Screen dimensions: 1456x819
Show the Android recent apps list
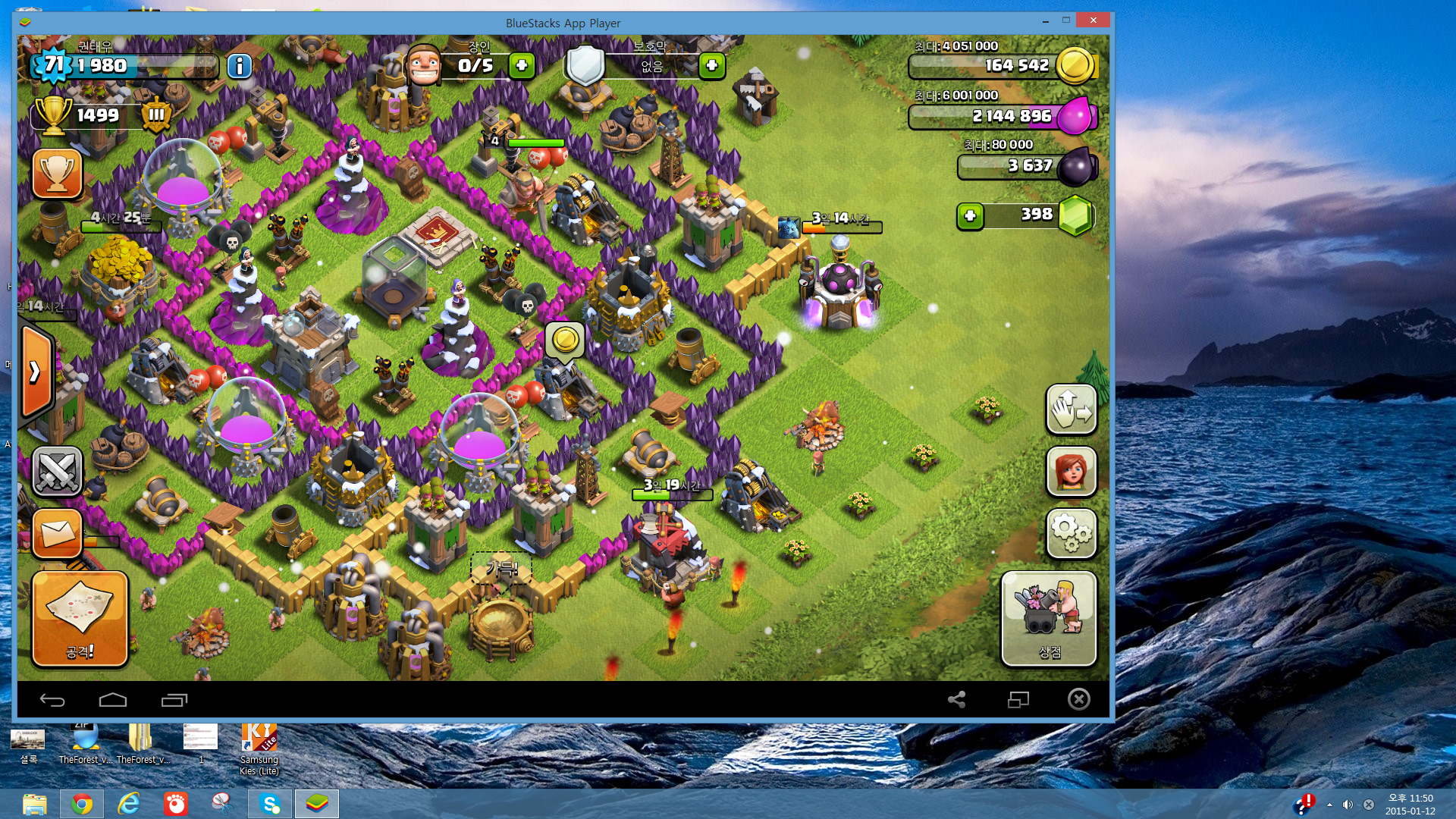[174, 700]
